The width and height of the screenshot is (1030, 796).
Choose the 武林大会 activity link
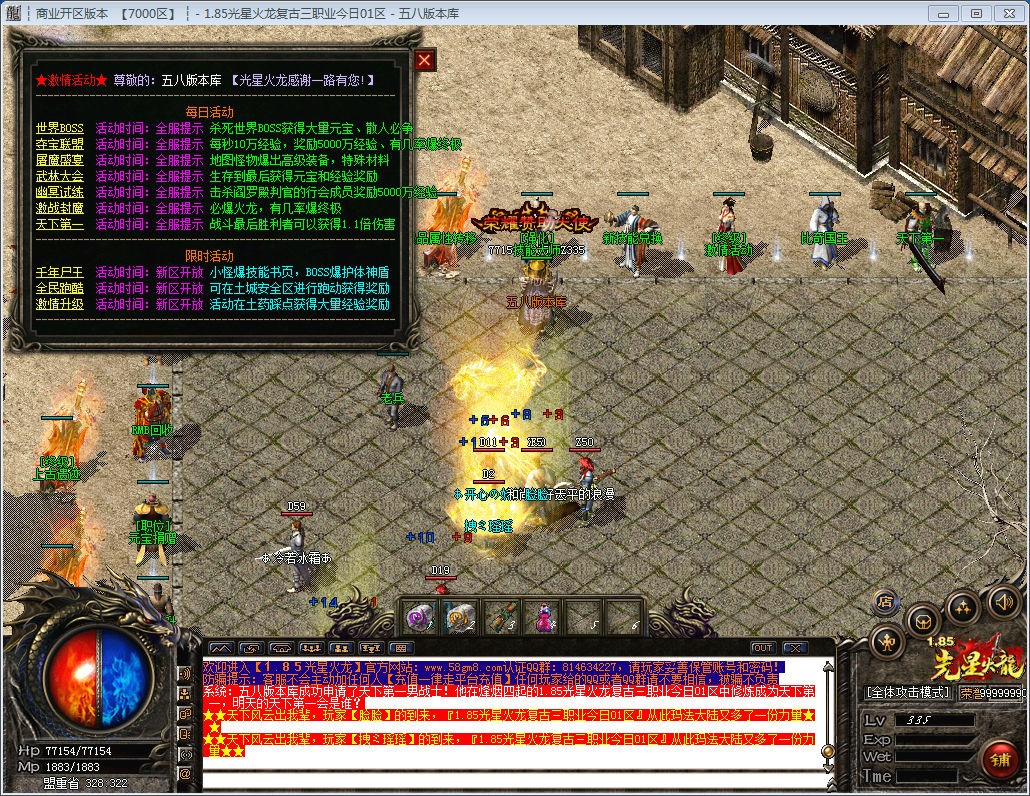pyautogui.click(x=60, y=176)
